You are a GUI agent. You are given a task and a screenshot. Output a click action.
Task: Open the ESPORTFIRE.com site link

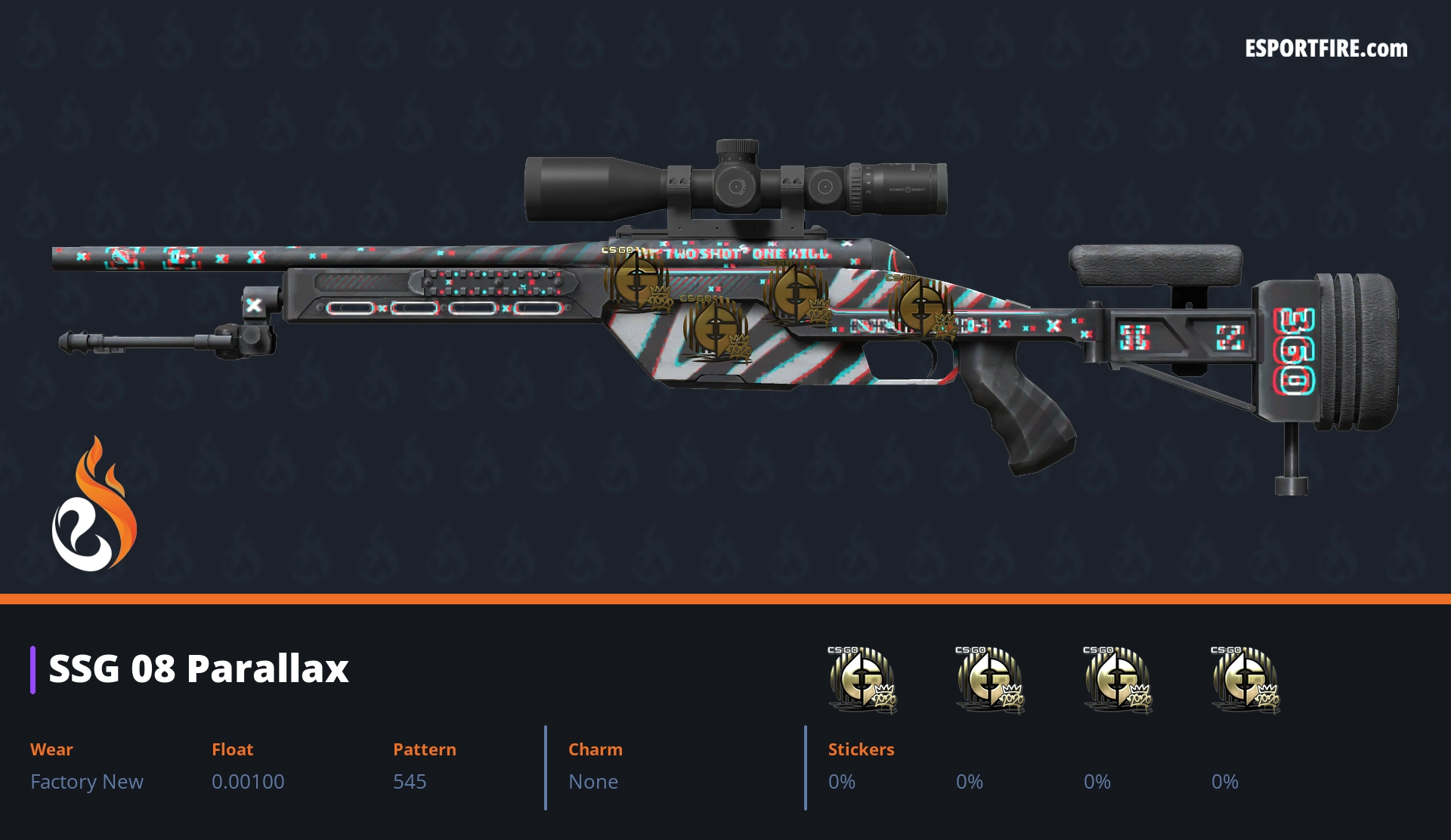coord(1326,49)
